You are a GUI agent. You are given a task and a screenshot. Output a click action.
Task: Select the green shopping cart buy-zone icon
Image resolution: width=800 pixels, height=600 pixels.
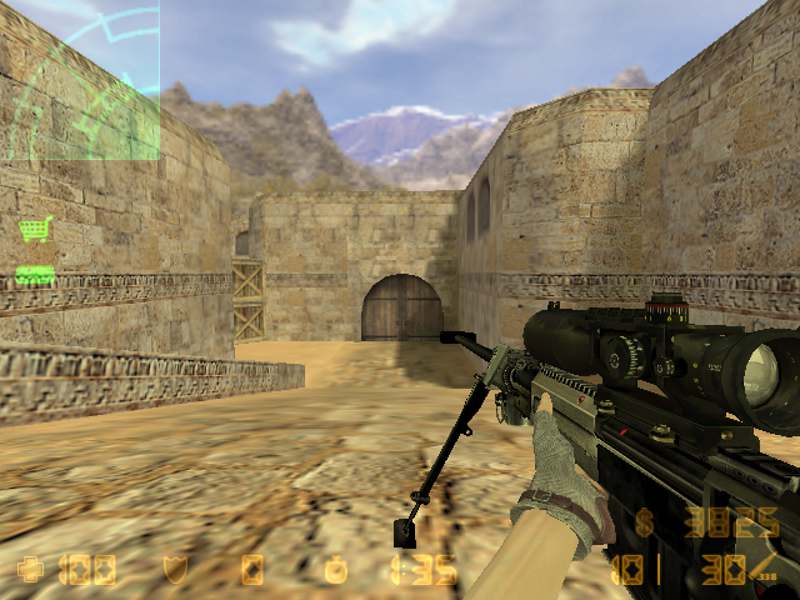(35, 230)
